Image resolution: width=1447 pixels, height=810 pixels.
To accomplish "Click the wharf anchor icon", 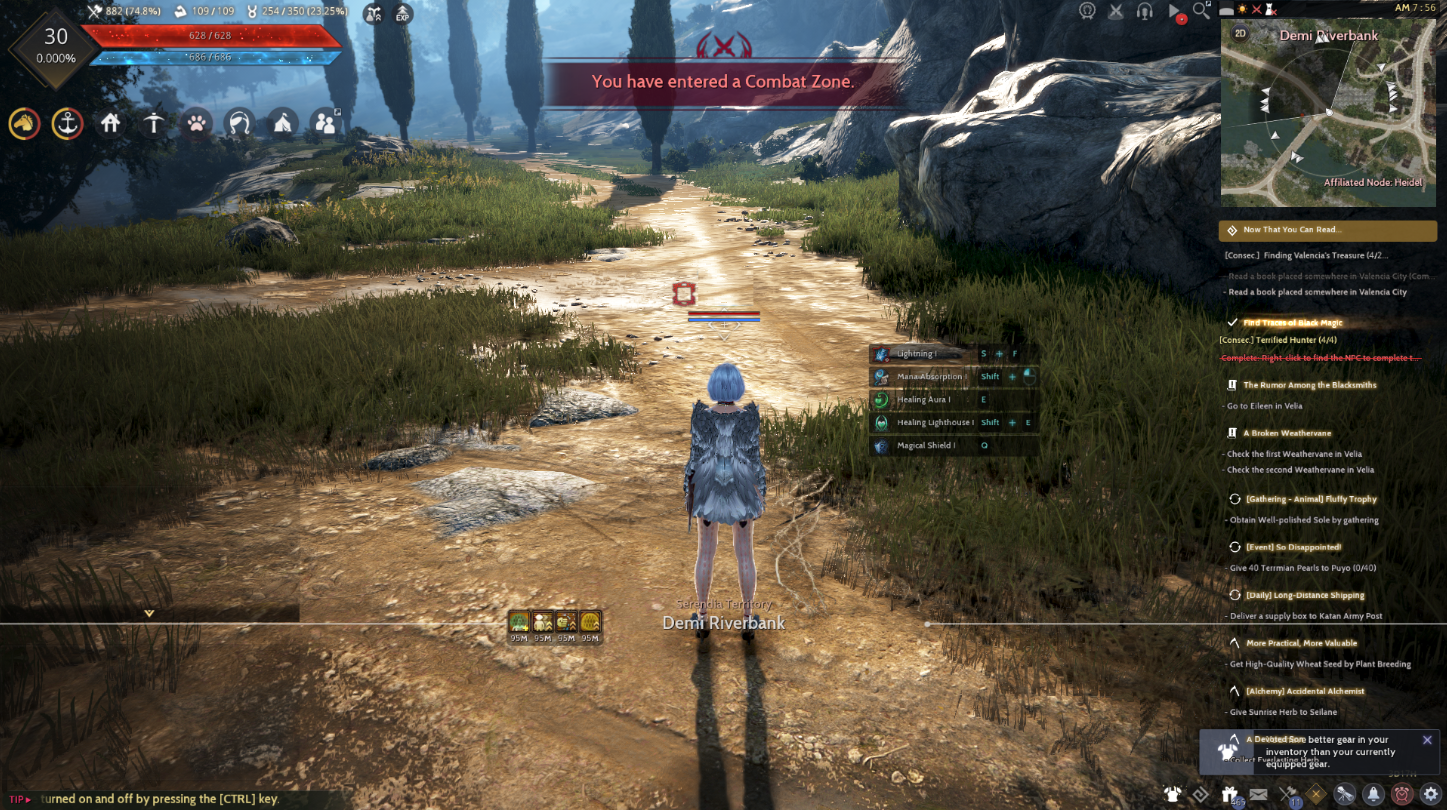I will 66,123.
